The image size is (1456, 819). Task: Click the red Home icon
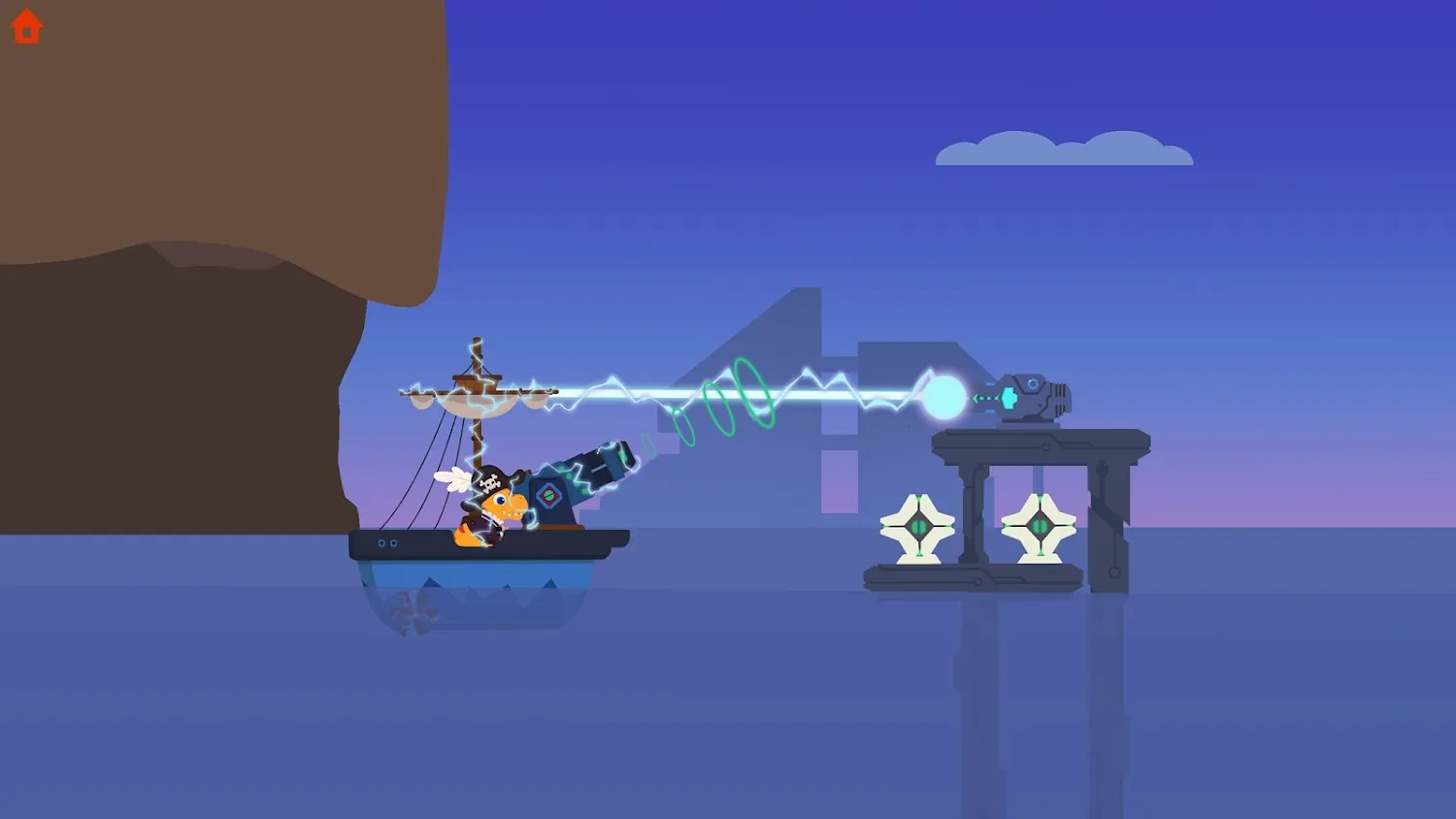tap(26, 26)
